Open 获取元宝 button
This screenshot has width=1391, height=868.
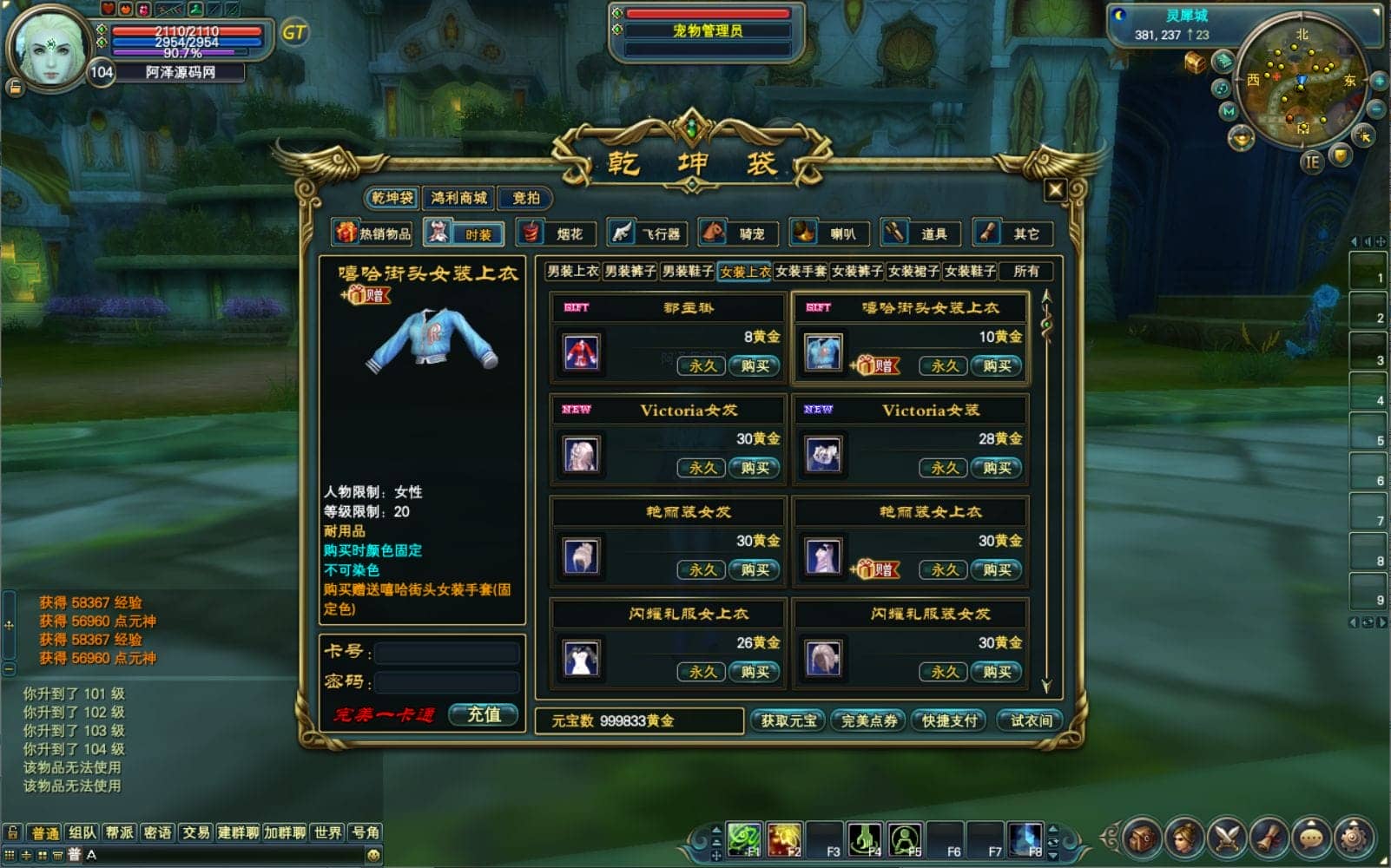point(788,720)
